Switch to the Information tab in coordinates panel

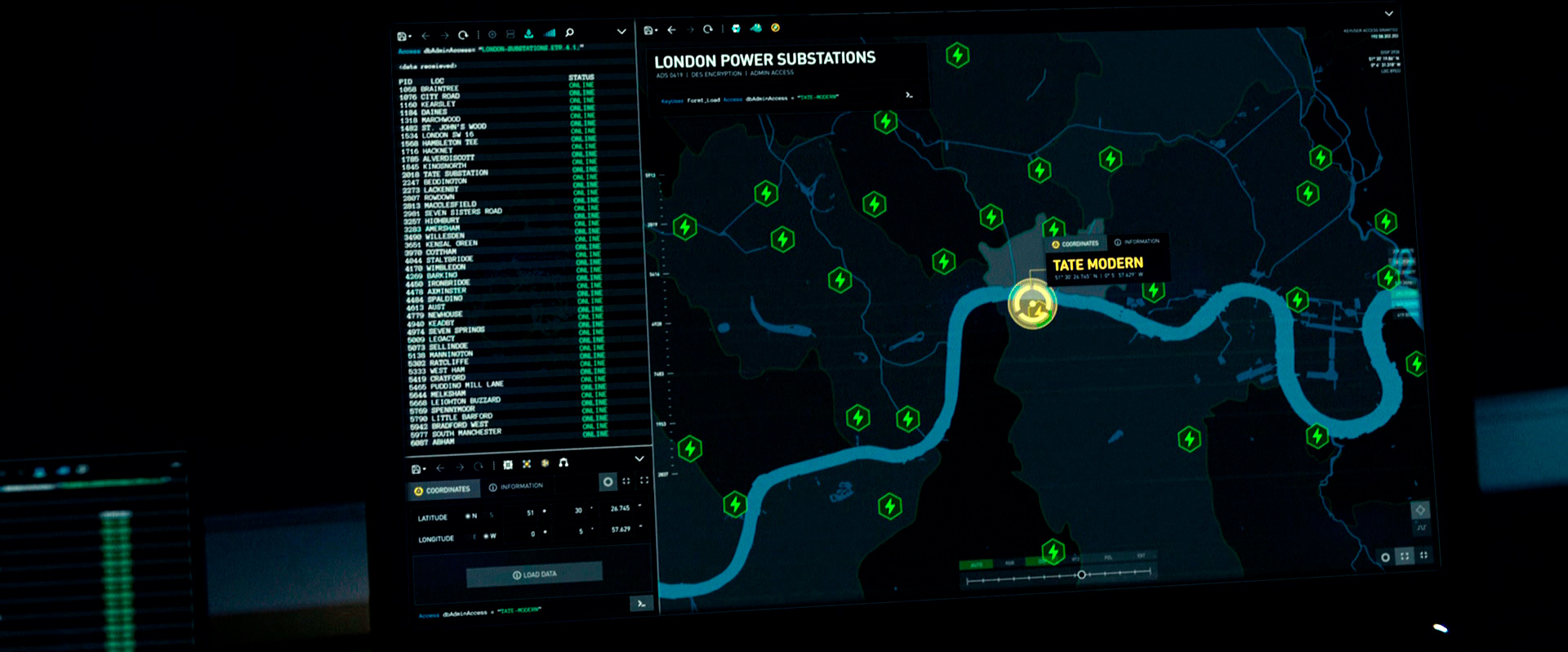point(516,487)
